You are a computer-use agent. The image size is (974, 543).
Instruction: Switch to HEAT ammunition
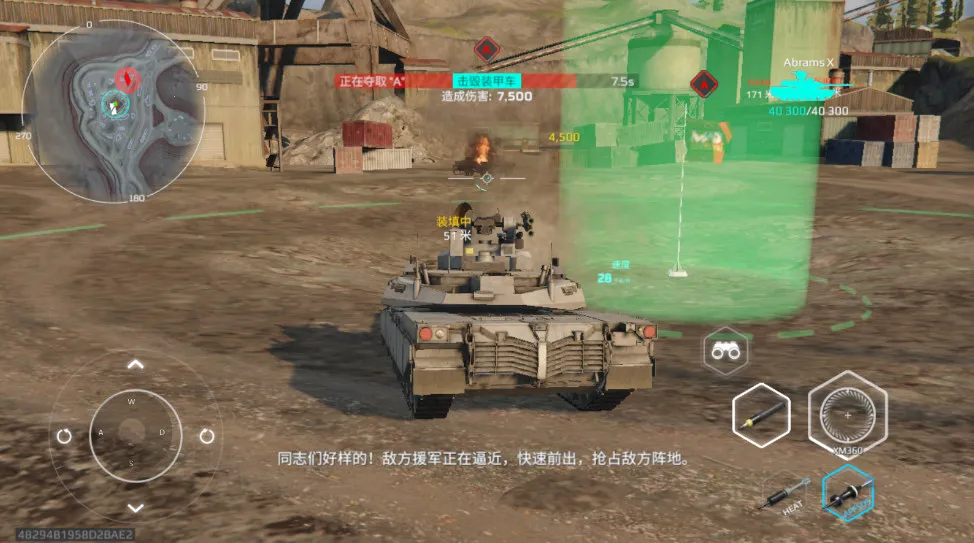point(782,494)
